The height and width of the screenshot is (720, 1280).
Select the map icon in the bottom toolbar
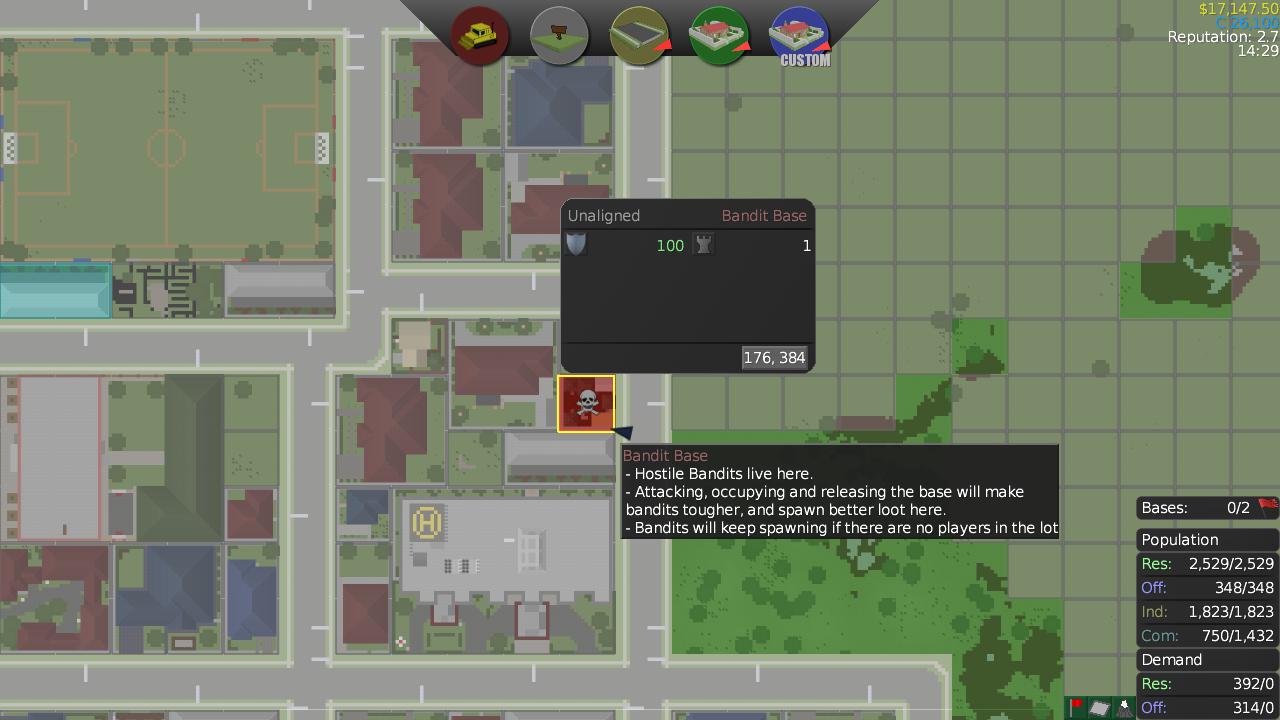[1100, 707]
